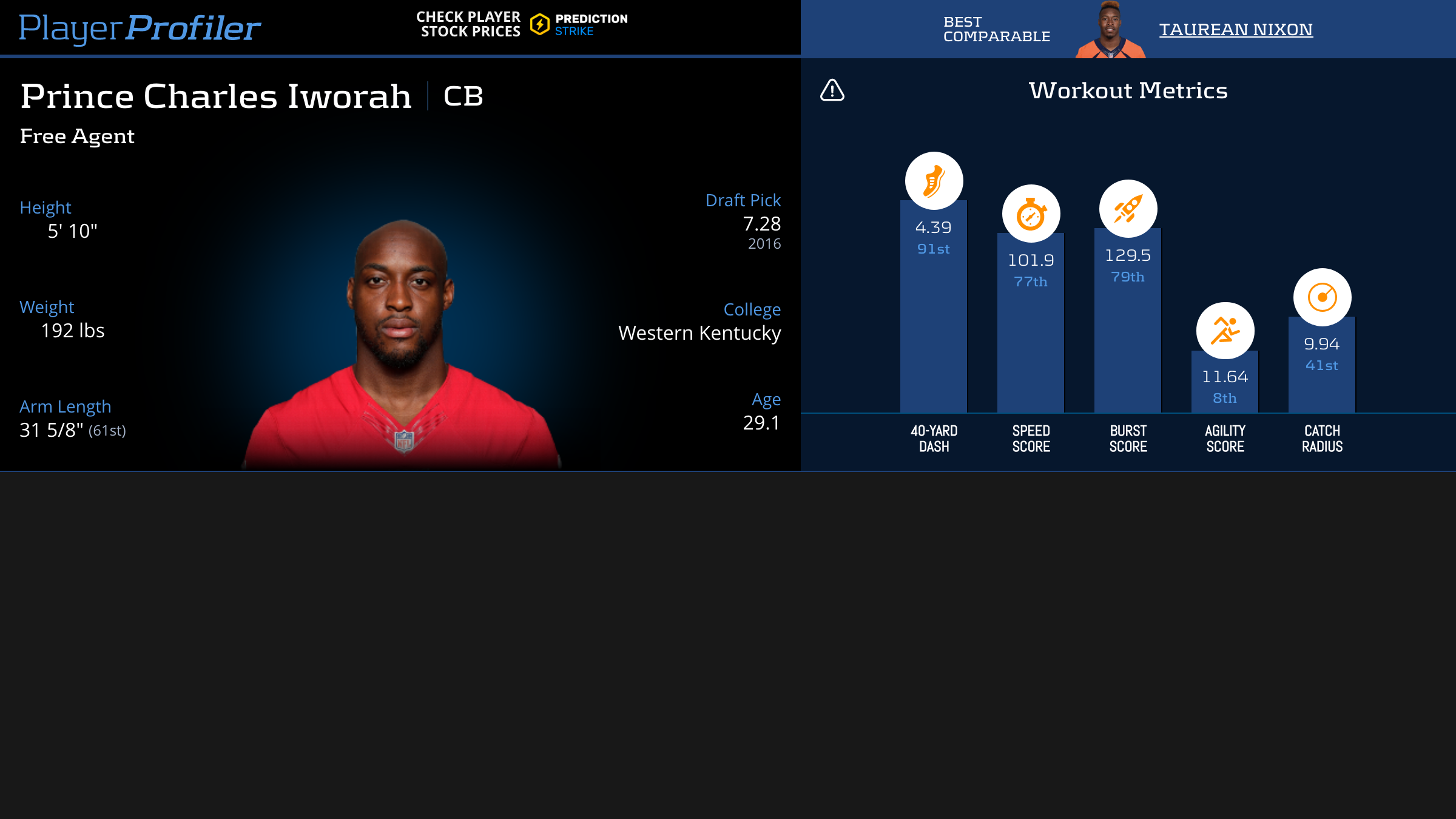Select the 40-Yard Dash shoe icon

coord(934,181)
